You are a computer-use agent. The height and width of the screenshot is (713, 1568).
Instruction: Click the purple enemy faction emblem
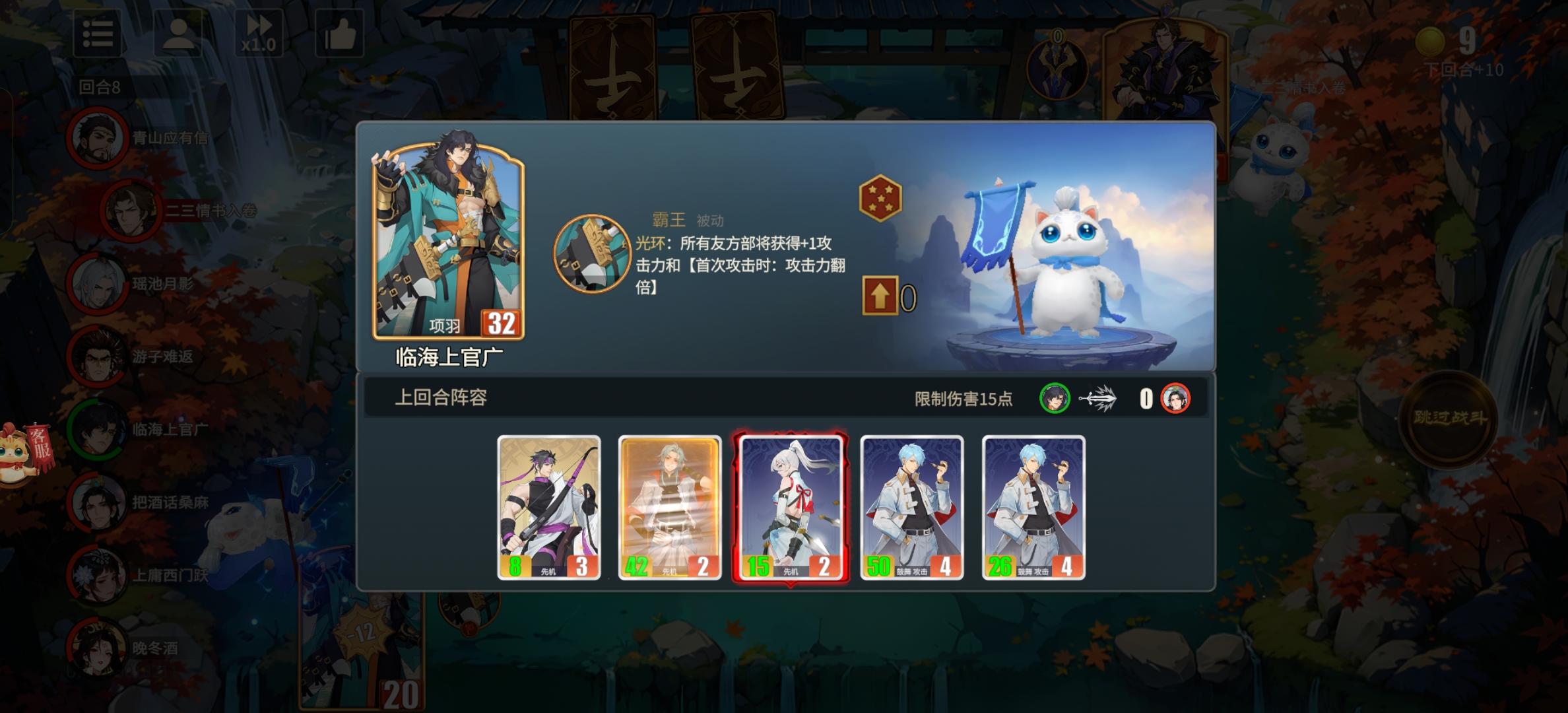[1059, 67]
